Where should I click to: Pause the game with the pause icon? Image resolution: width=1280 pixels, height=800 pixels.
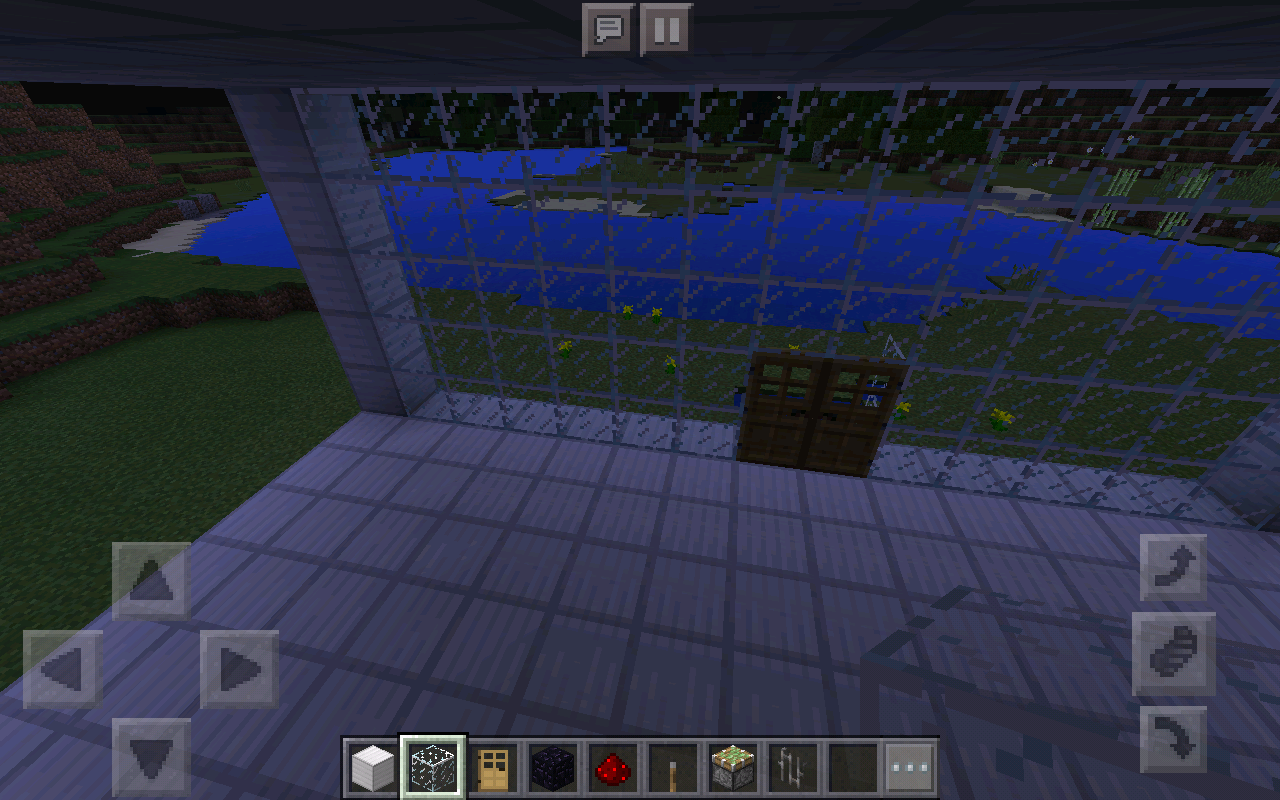click(x=666, y=29)
